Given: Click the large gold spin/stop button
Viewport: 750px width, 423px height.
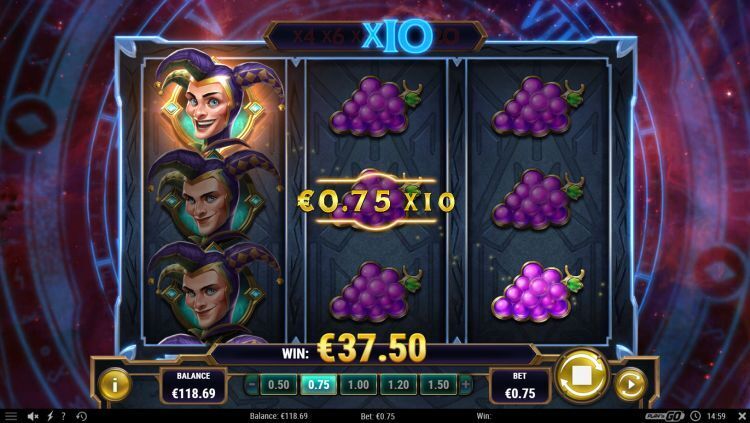Looking at the screenshot, I should coord(581,376).
